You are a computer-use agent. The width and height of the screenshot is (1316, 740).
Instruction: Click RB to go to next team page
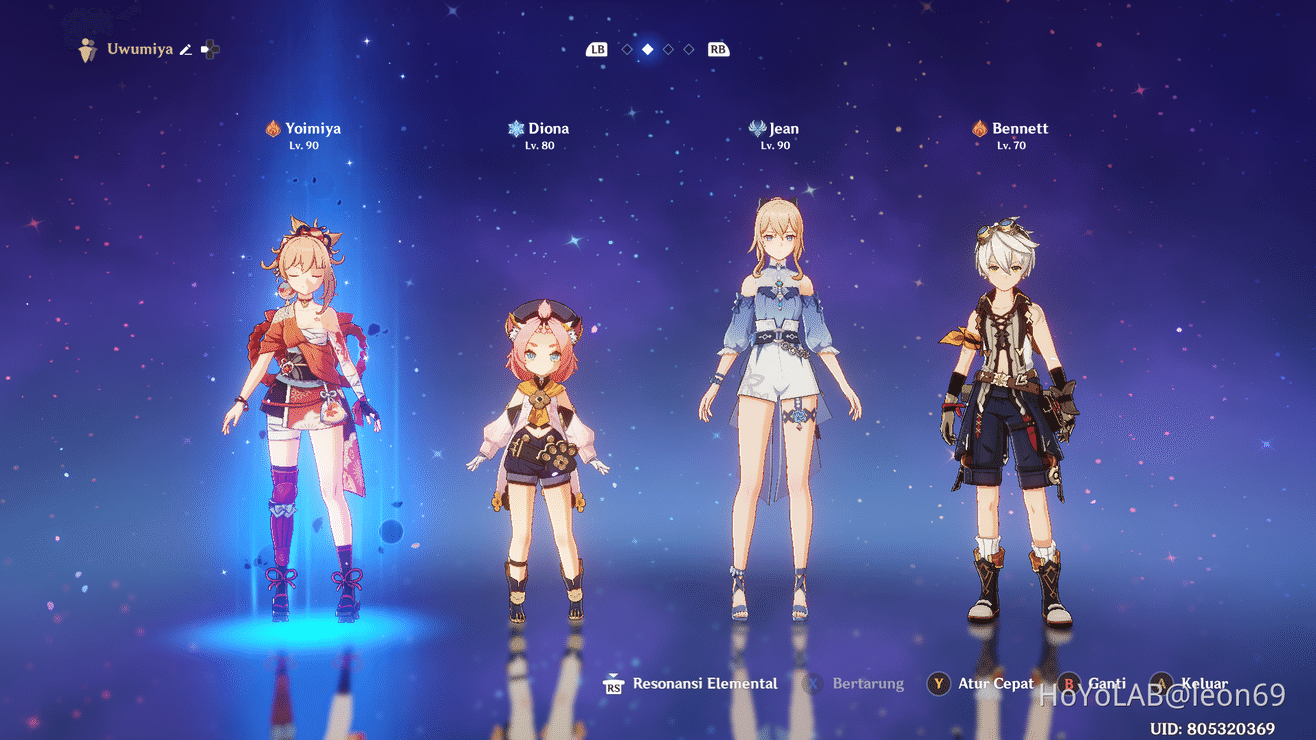pyautogui.click(x=718, y=47)
